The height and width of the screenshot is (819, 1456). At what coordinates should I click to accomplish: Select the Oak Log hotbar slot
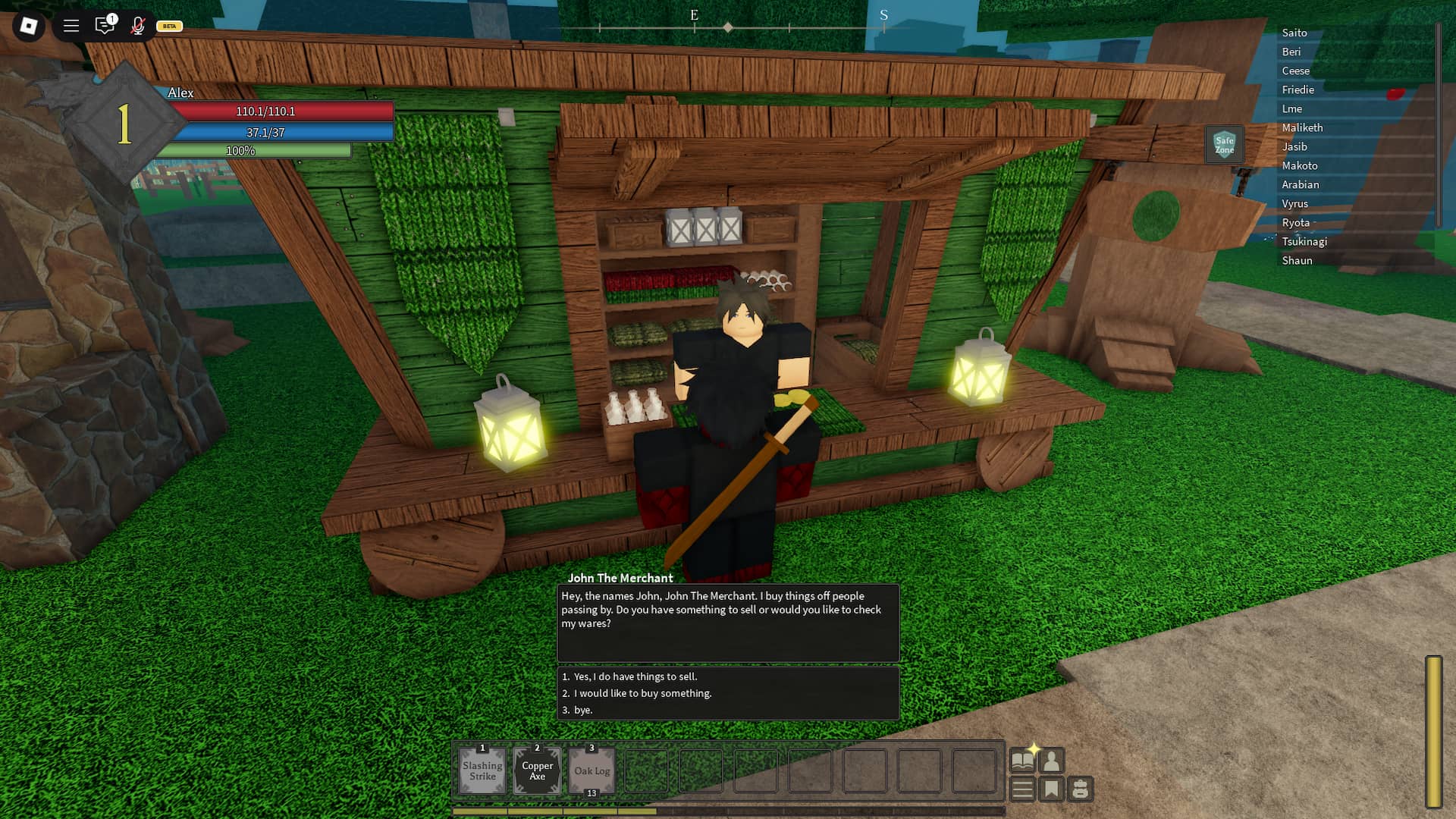point(591,770)
